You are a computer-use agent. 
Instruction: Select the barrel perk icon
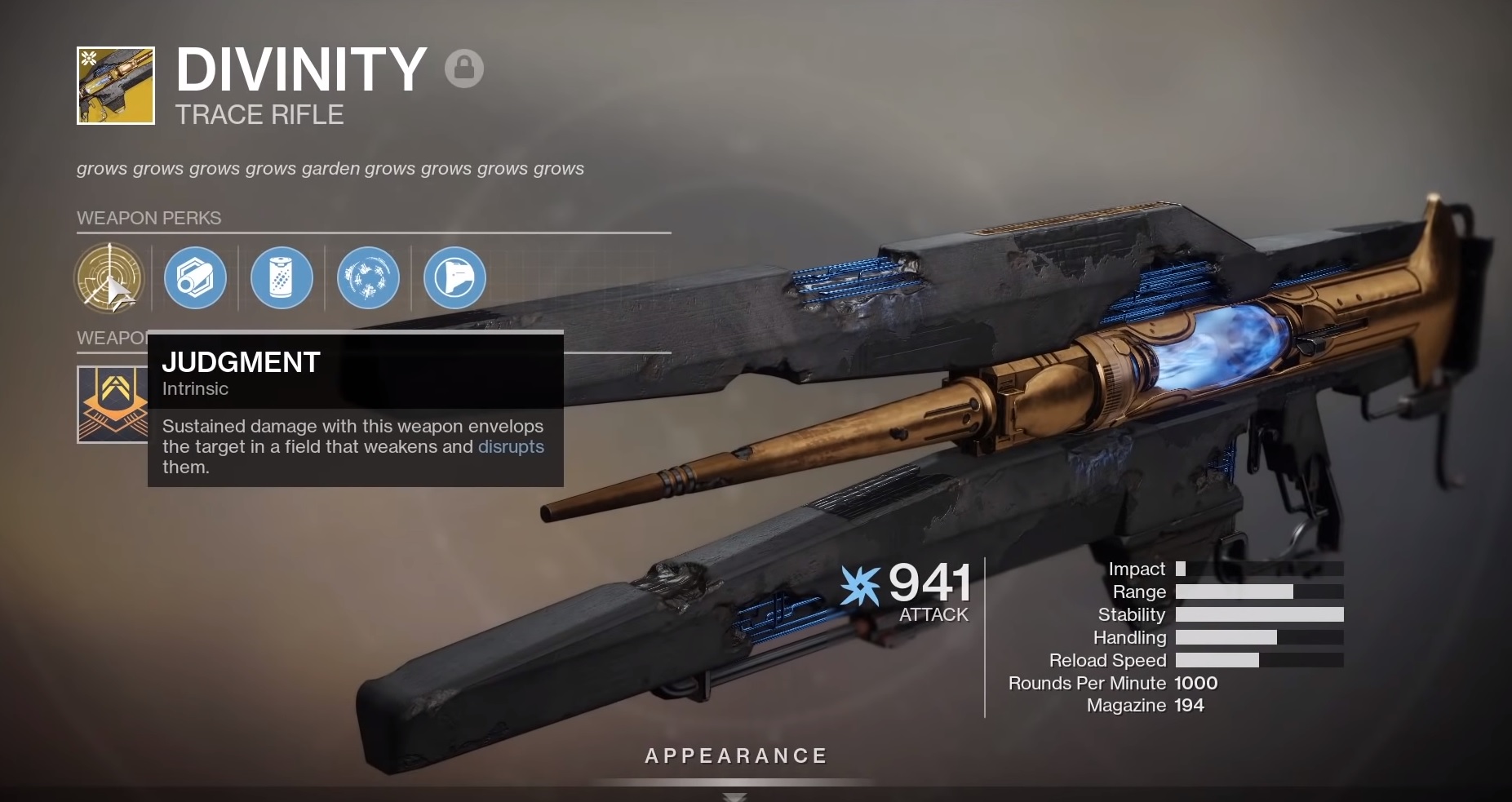(x=196, y=278)
